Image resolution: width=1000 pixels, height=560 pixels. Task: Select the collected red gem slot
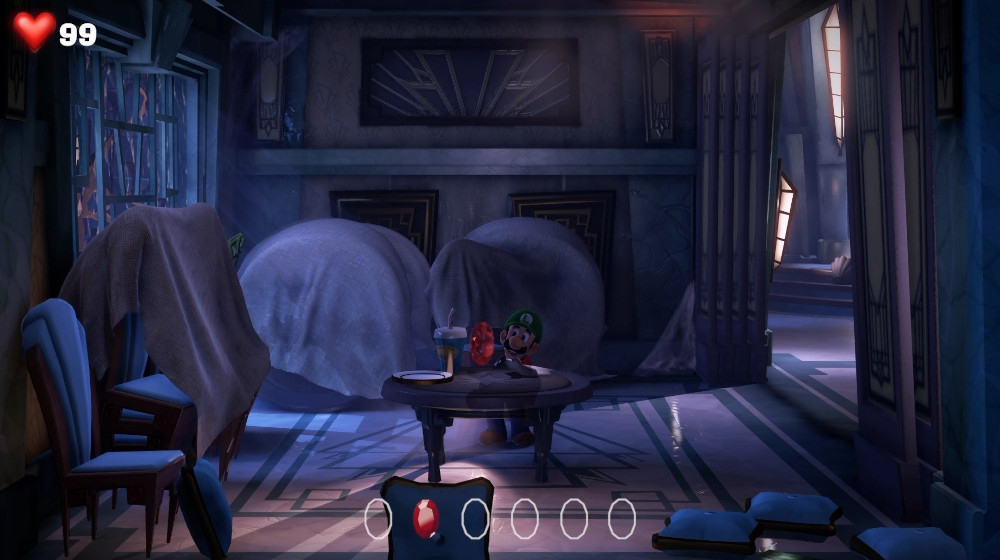point(426,518)
